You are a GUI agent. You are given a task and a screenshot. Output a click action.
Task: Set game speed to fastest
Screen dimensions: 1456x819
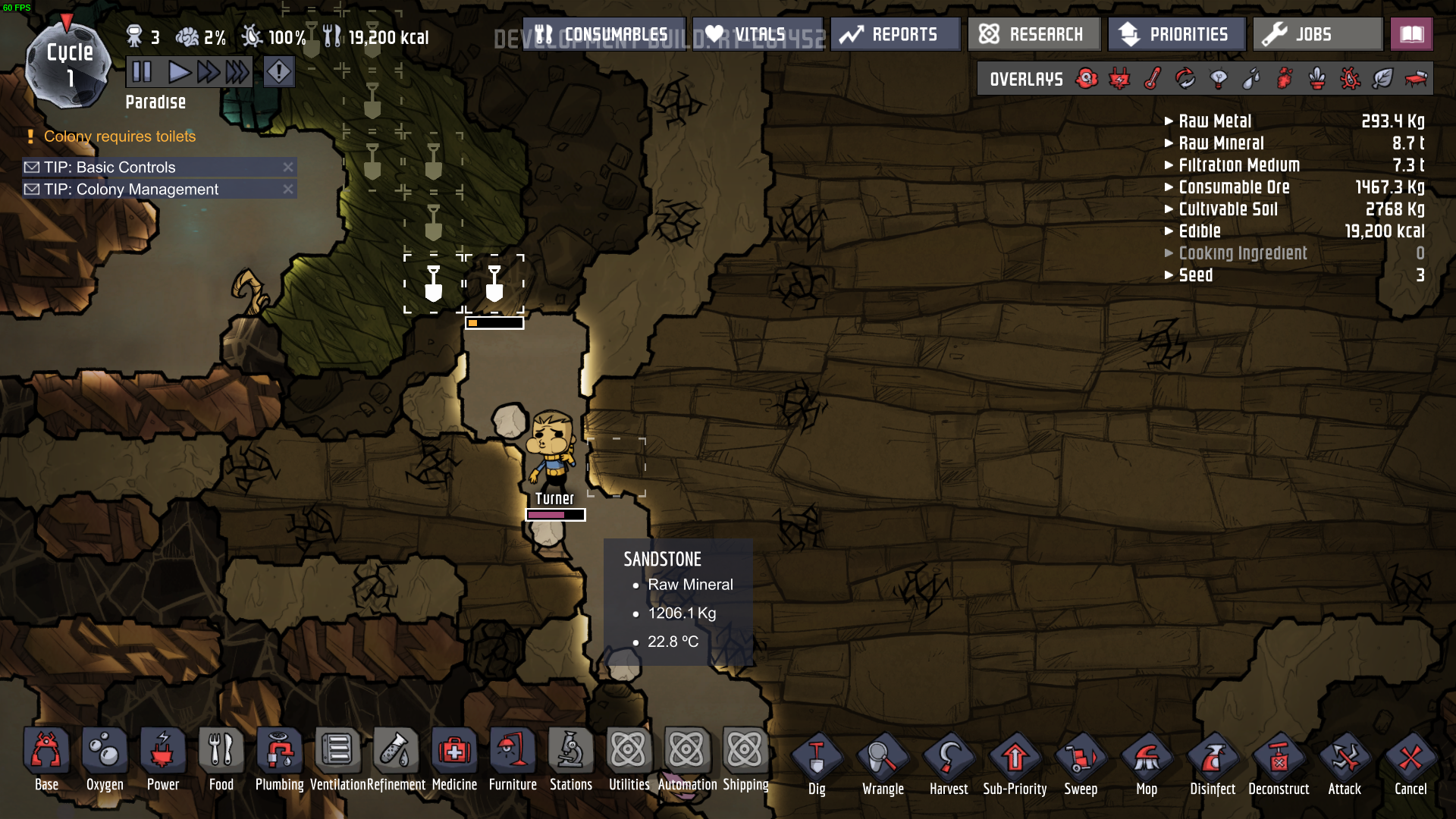coord(237,72)
